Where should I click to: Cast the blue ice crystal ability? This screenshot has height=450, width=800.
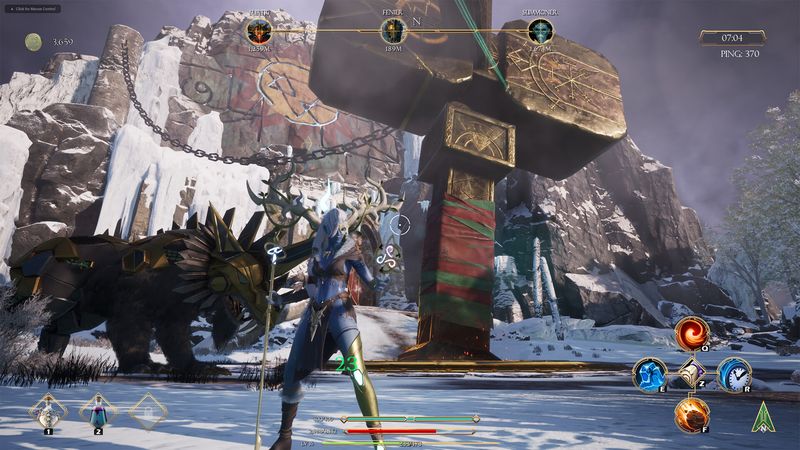[650, 374]
